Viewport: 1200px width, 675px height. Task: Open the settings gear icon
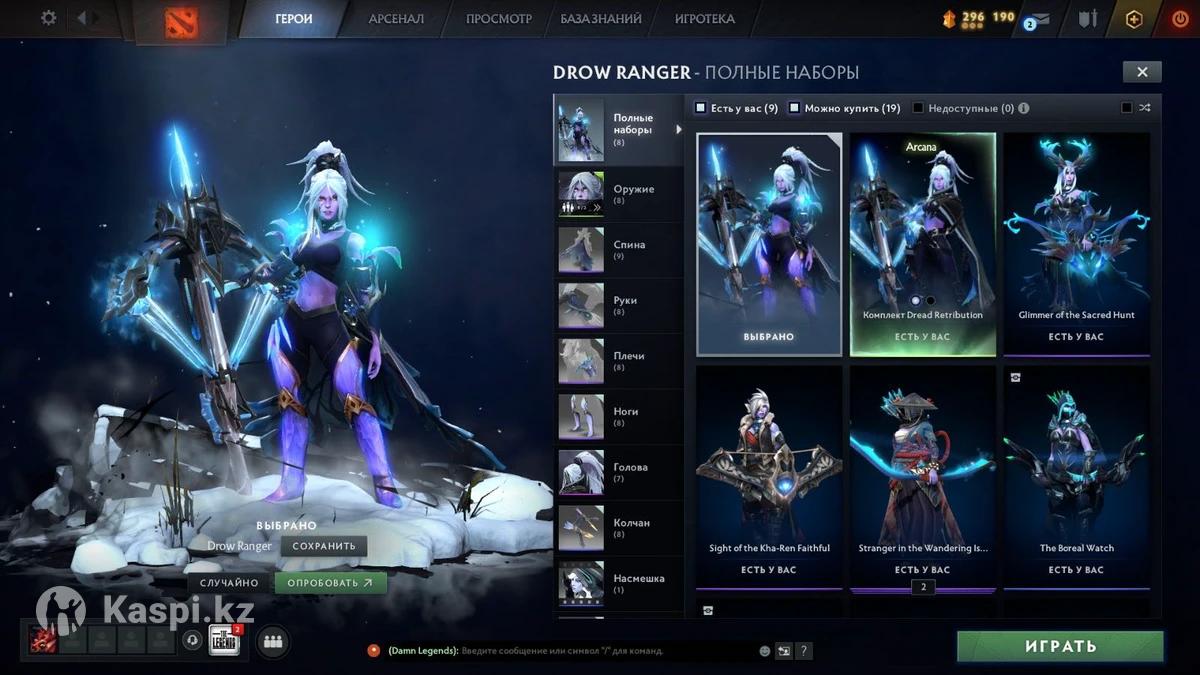tap(48, 18)
